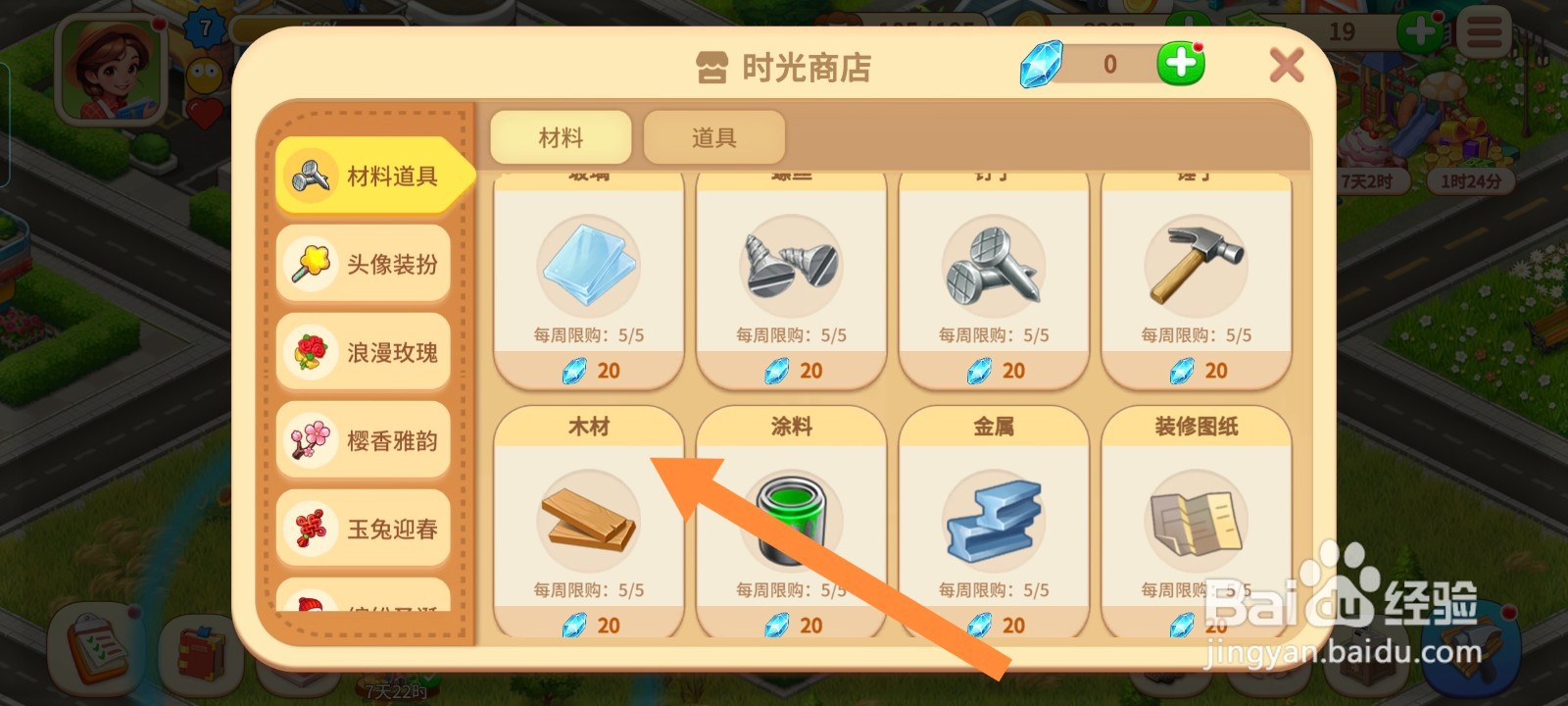
Task: Open the blueprint icon under 装修图纸
Action: point(1196,520)
